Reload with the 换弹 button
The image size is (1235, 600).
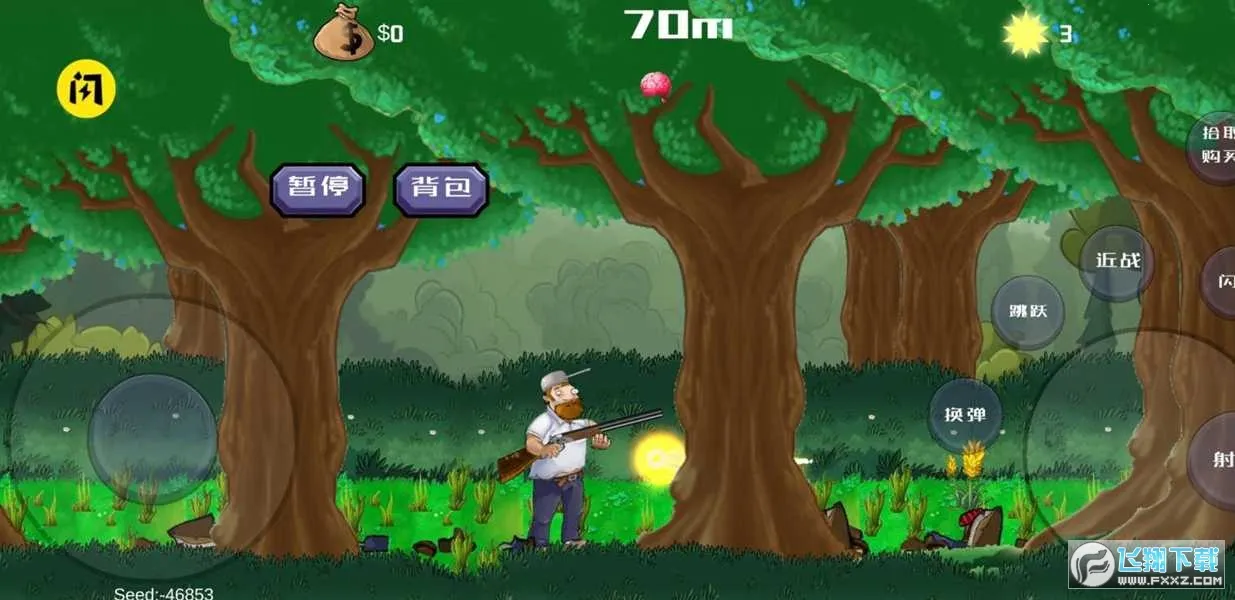tap(965, 414)
